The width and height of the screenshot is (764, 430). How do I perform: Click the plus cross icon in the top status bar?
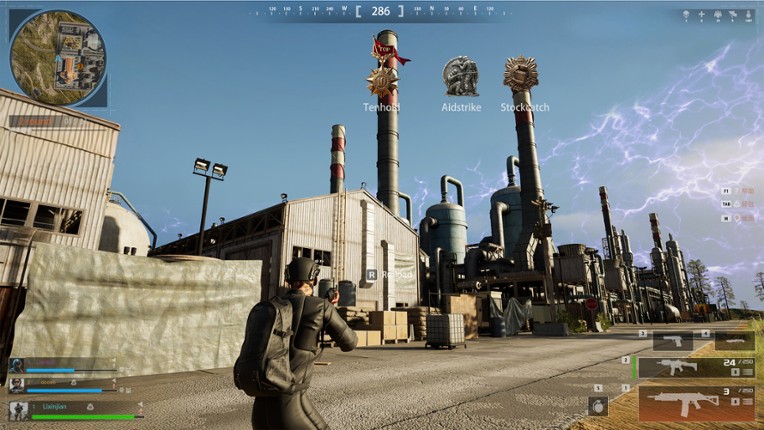tap(700, 15)
